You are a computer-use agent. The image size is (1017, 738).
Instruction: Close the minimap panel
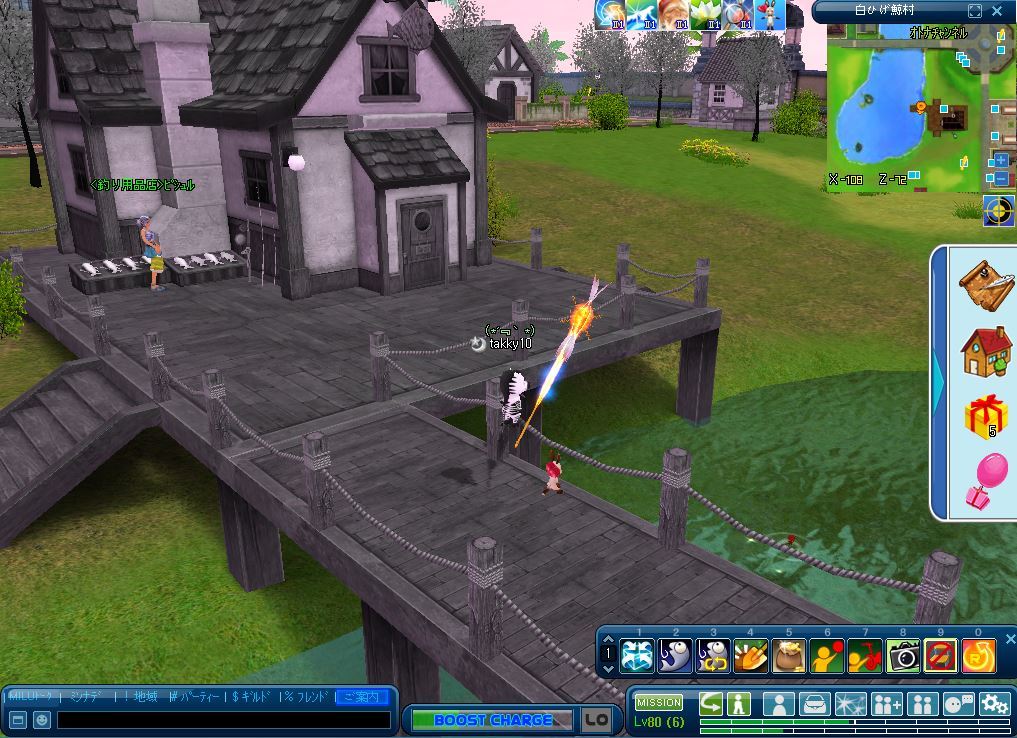point(997,11)
